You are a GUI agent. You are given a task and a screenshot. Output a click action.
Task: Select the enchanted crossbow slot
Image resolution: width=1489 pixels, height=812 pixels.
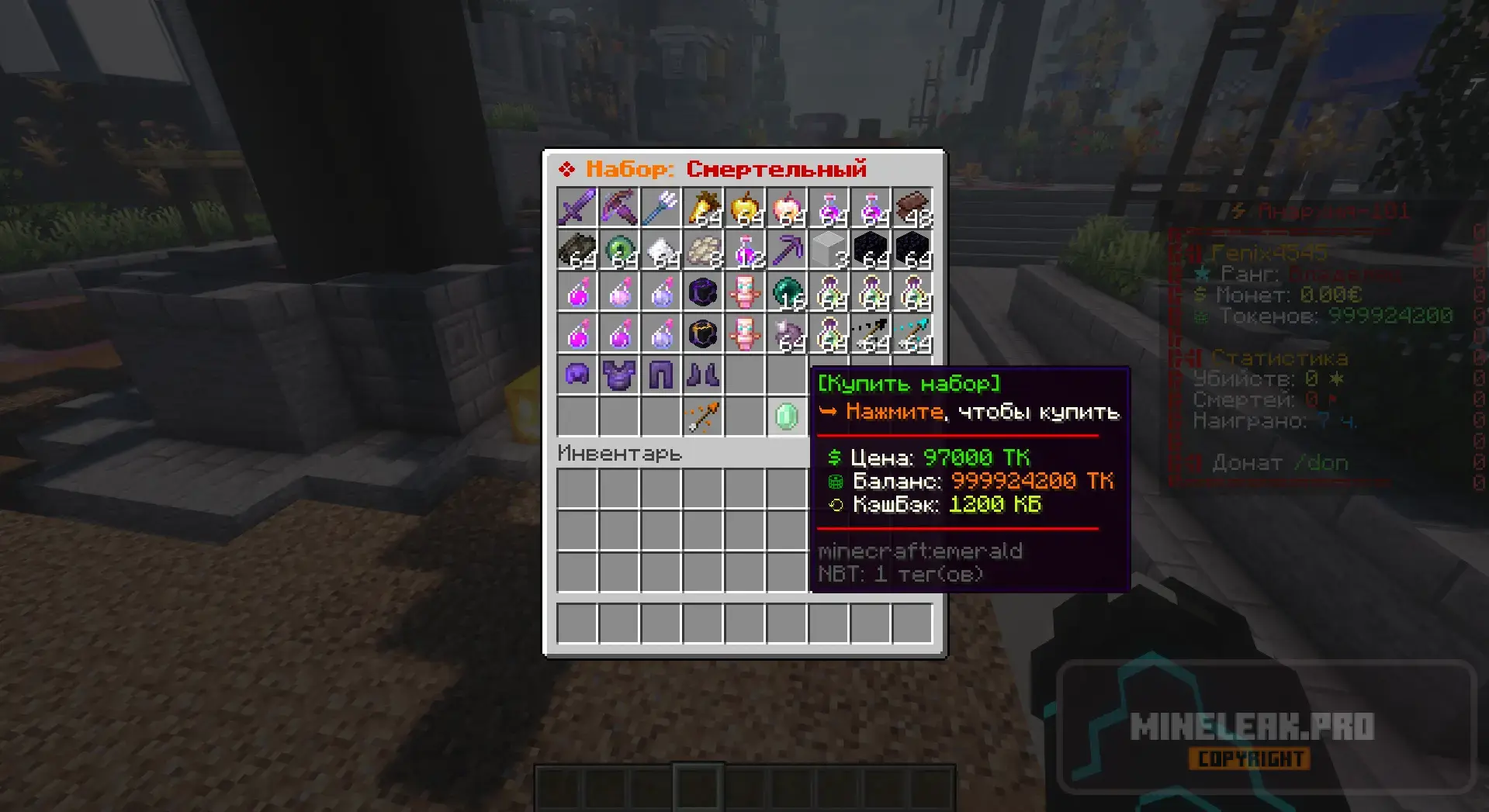click(618, 208)
